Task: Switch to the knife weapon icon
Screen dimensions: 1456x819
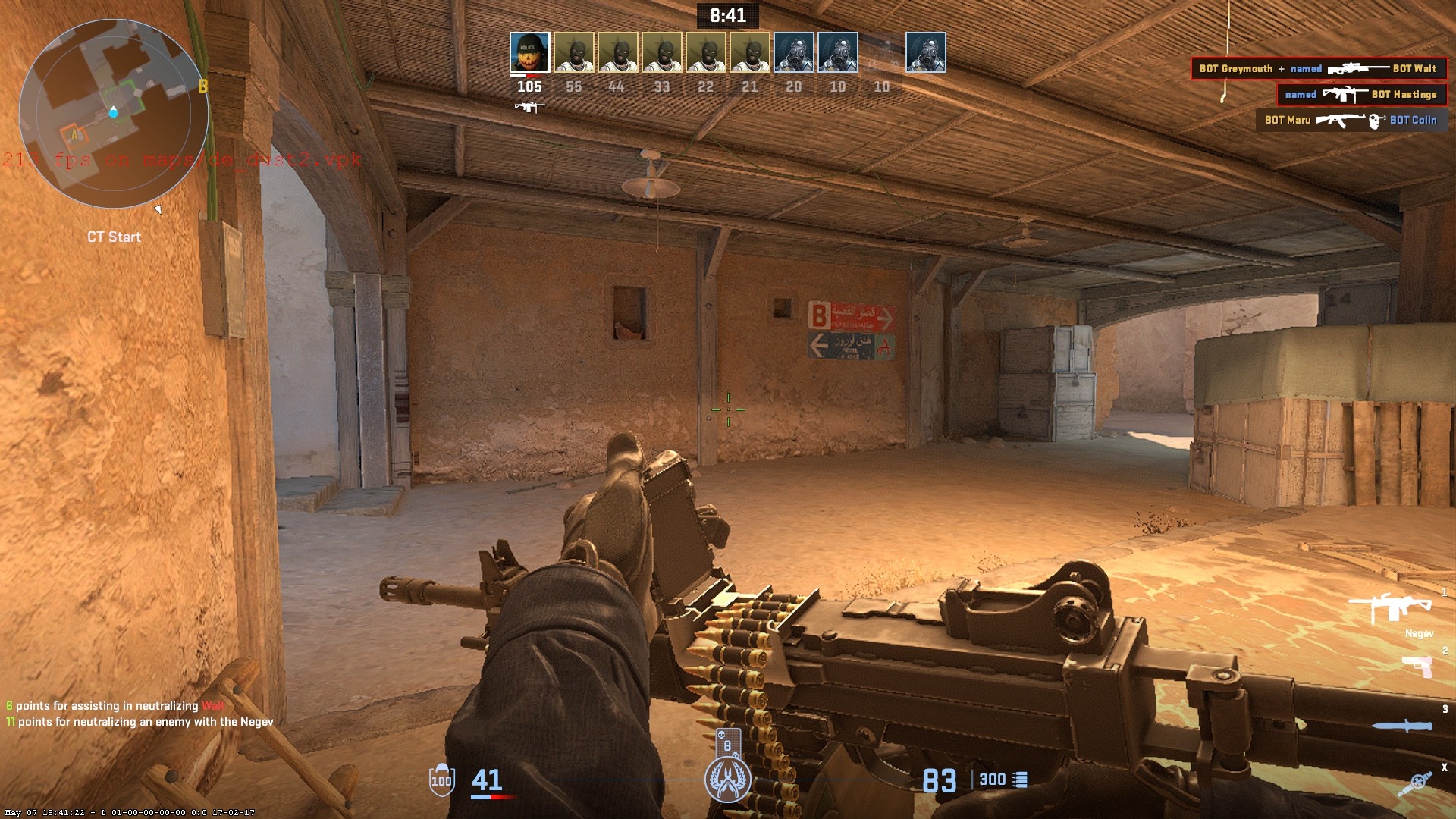Action: tap(1402, 726)
